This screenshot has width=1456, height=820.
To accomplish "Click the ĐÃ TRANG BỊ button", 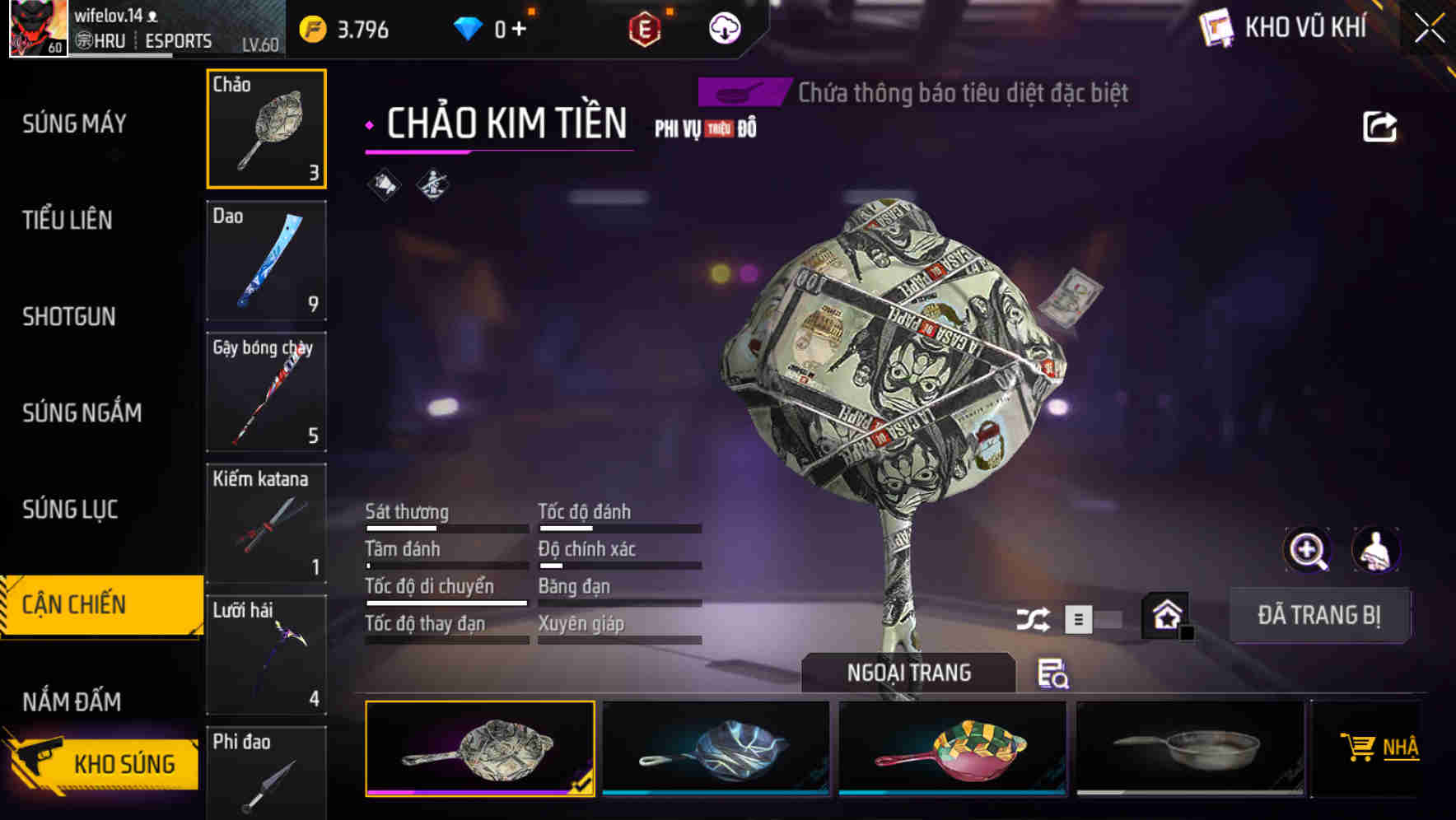I will point(1318,615).
